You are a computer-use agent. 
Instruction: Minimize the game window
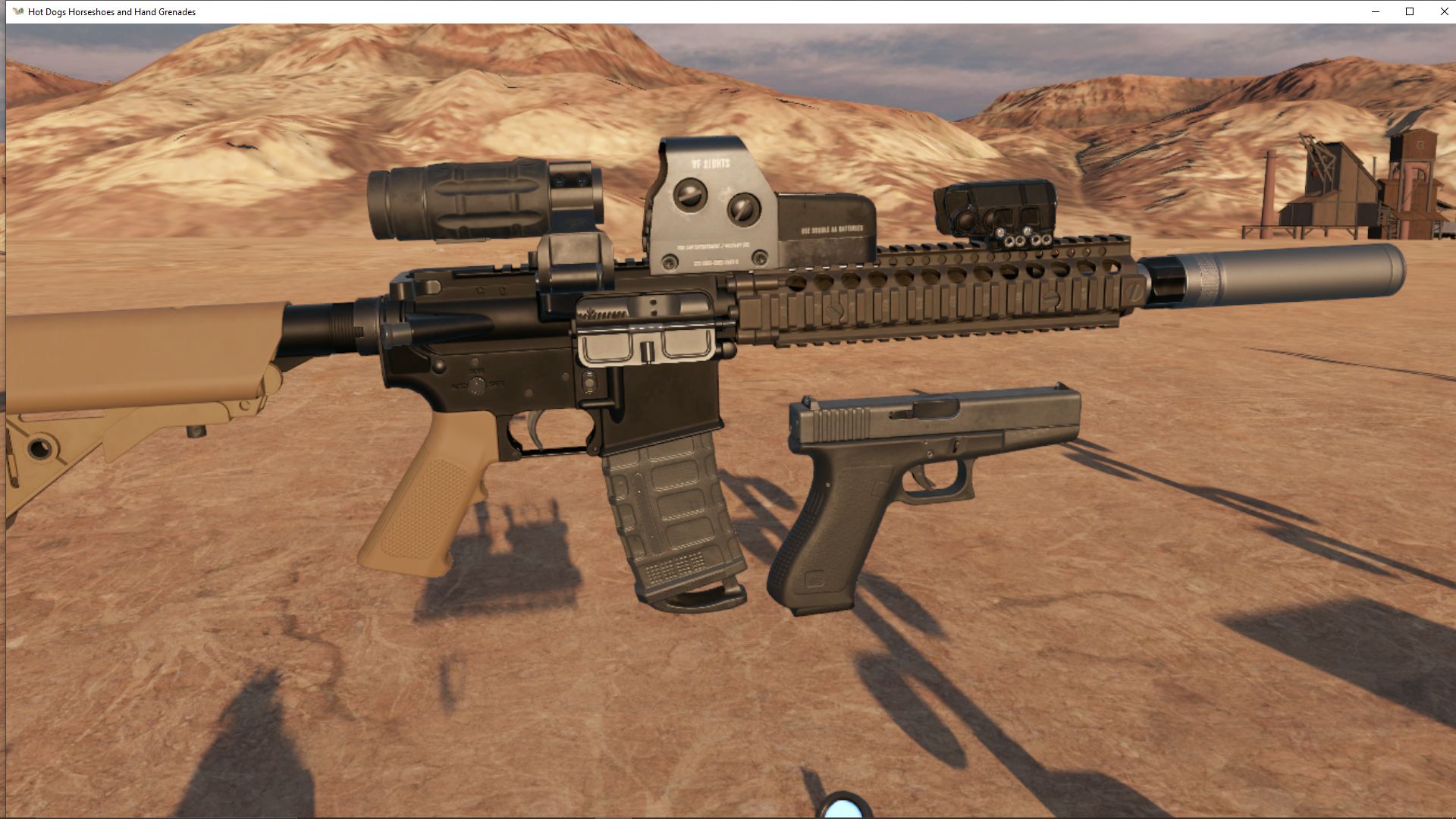click(1374, 11)
